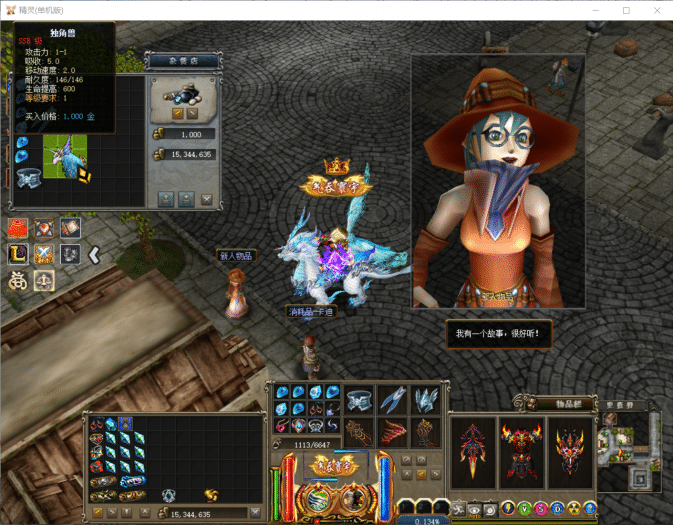Select the gold swirl item in the bag

(x=211, y=494)
